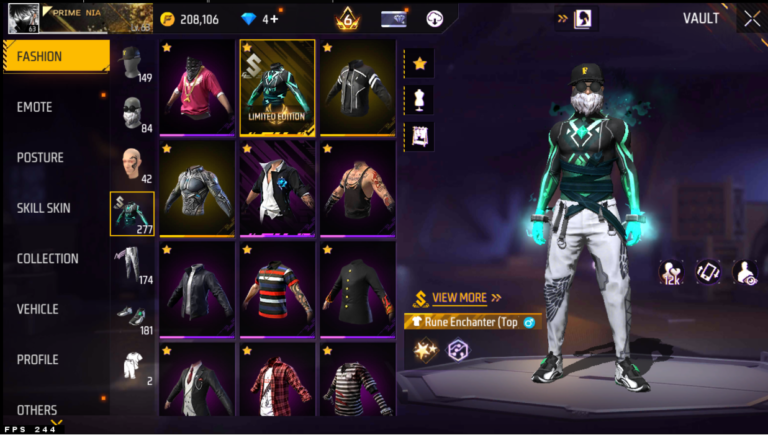Choose the pink t-shirt outfit
The height and width of the screenshot is (435, 768).
[x=196, y=88]
